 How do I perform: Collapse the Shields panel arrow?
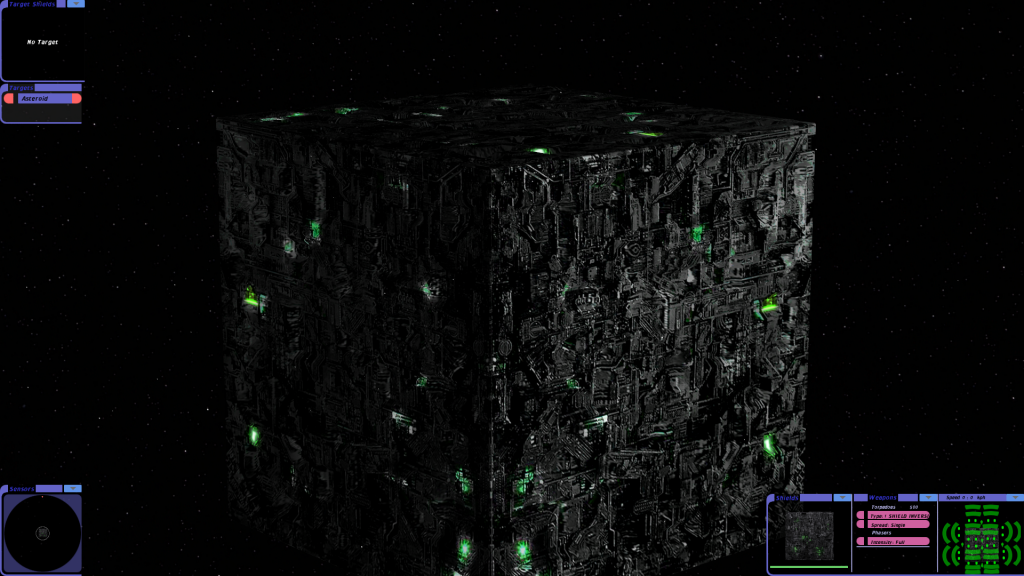[x=843, y=497]
